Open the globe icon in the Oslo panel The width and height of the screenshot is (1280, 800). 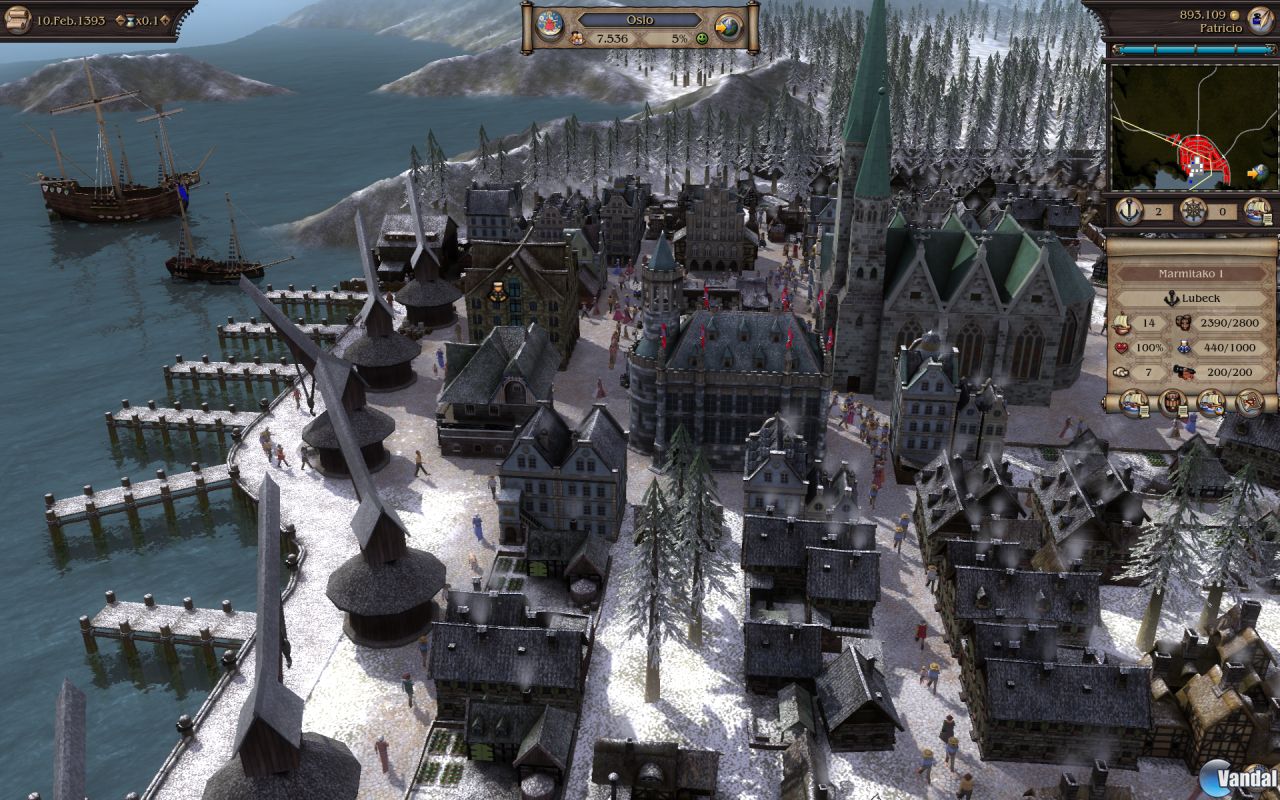(x=729, y=26)
